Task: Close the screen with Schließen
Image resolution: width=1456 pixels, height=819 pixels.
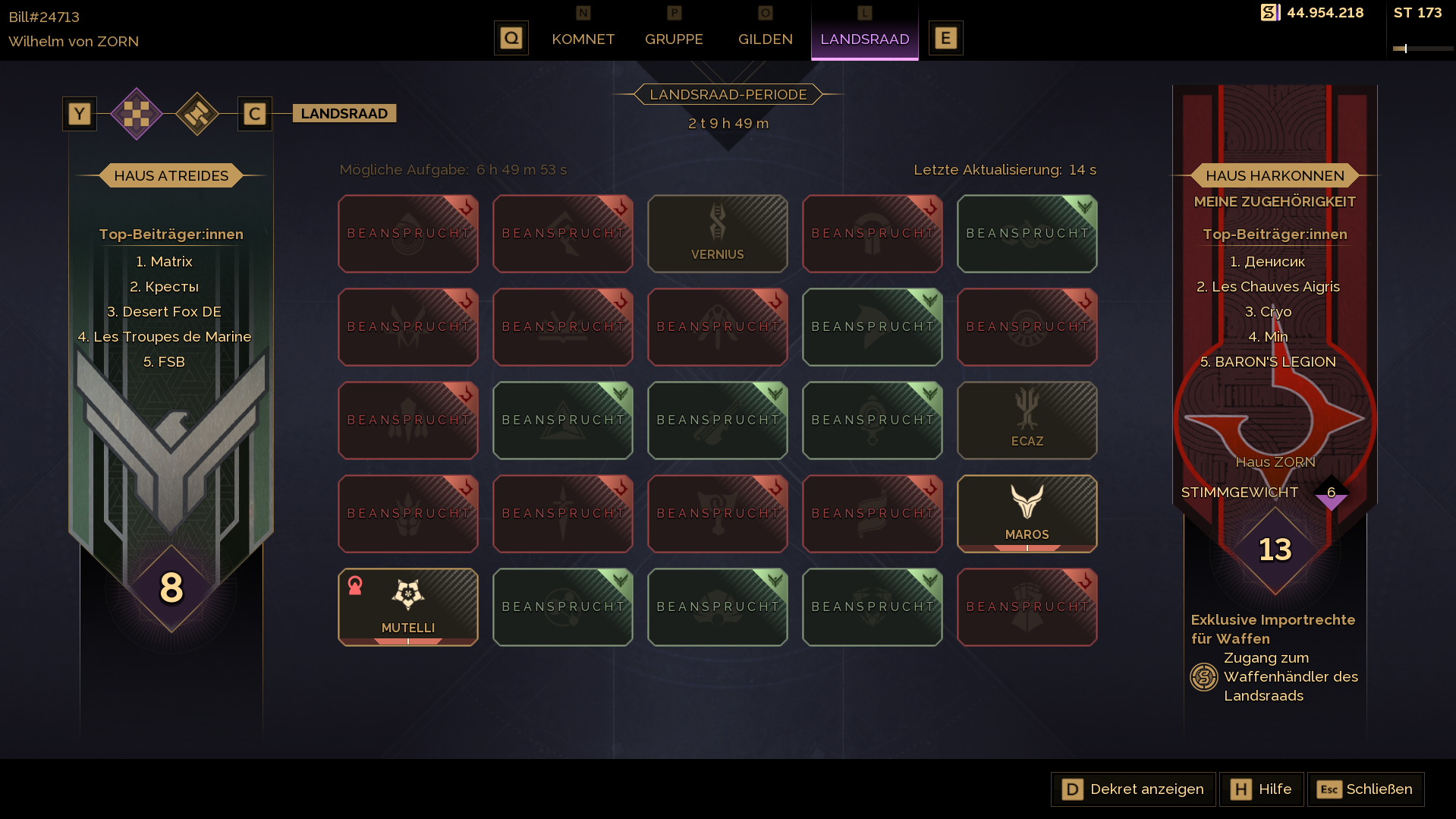Action: click(1365, 789)
